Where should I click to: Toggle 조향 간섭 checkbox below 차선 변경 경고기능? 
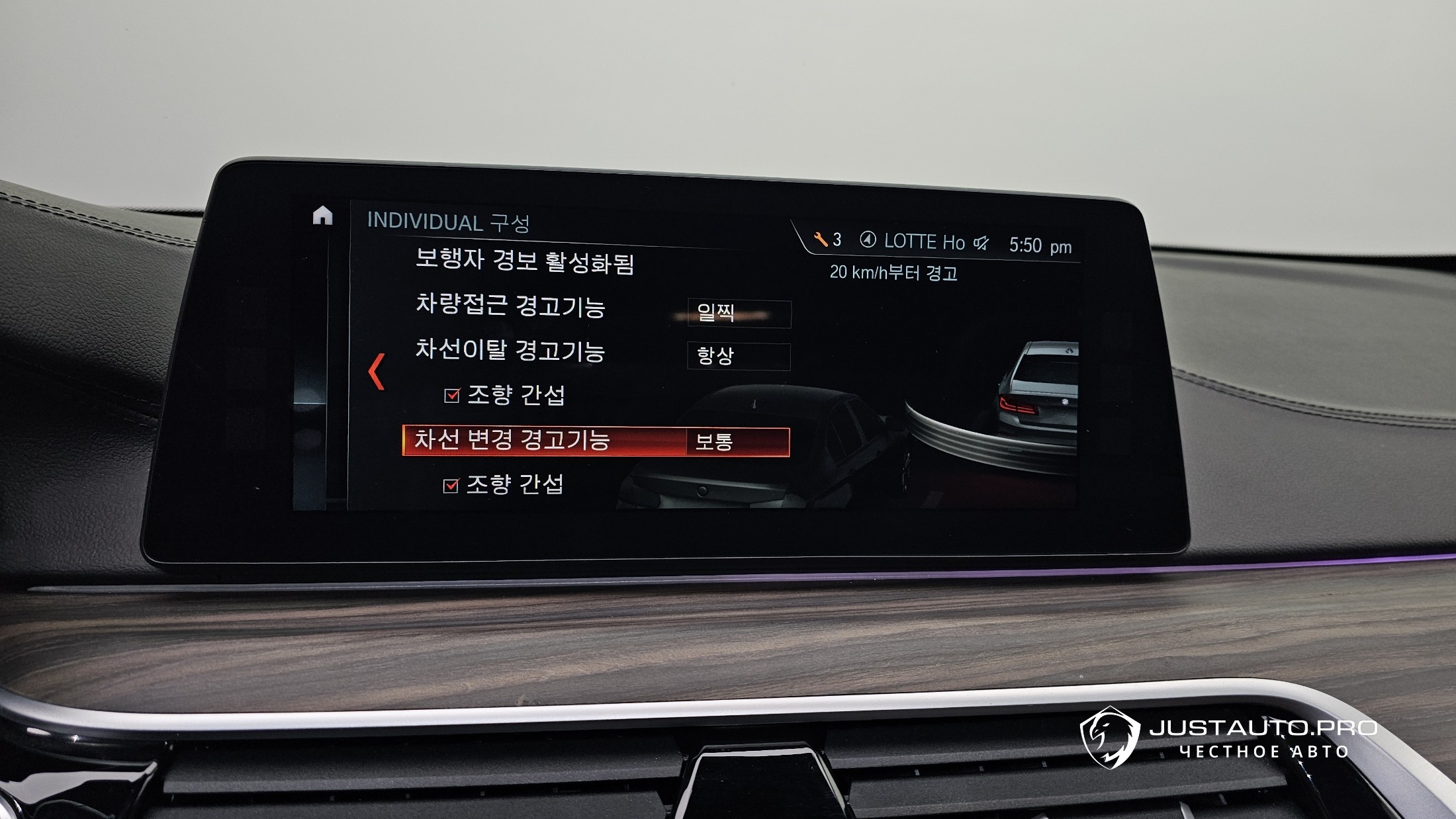click(451, 486)
